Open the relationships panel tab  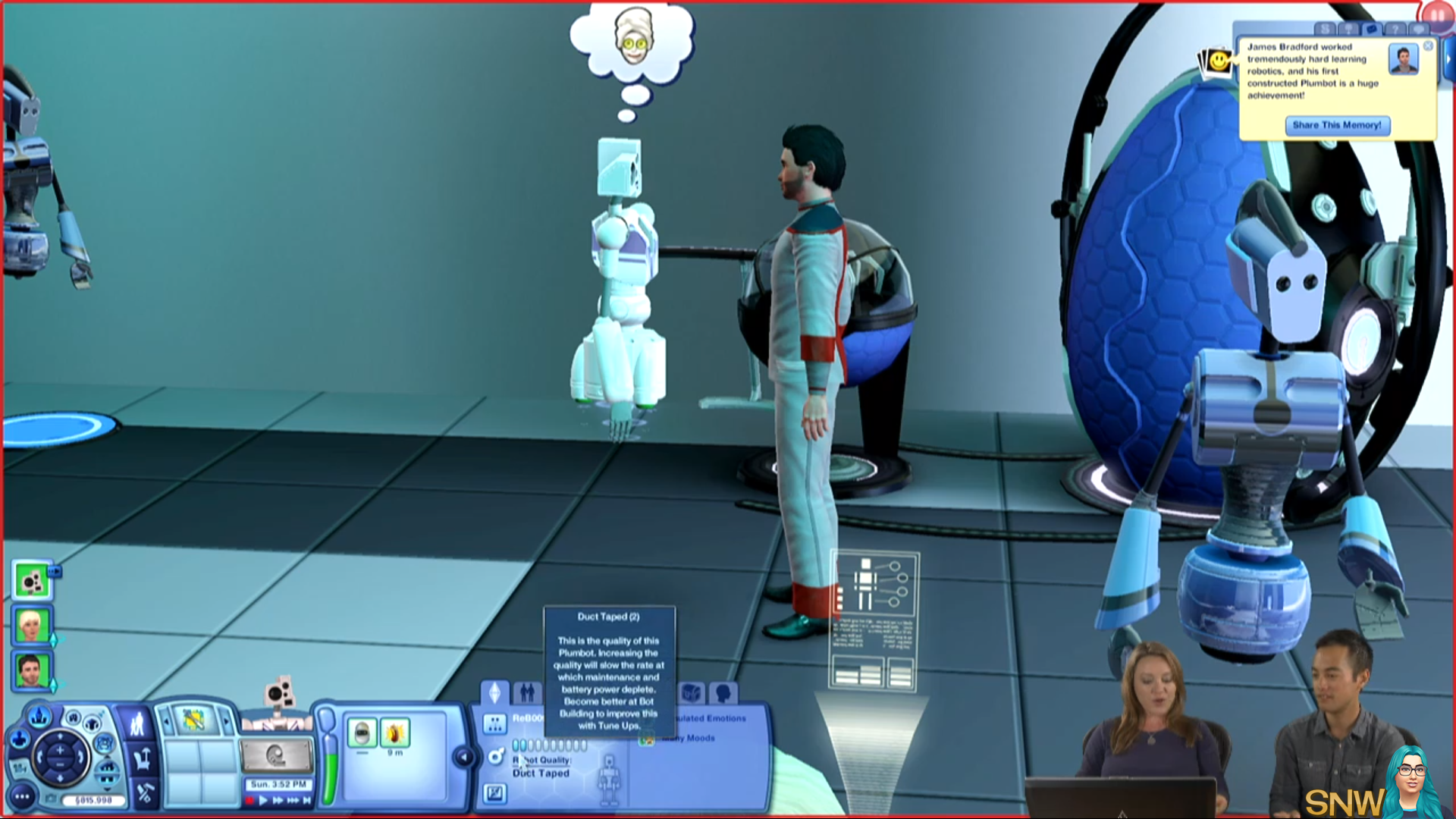point(527,692)
